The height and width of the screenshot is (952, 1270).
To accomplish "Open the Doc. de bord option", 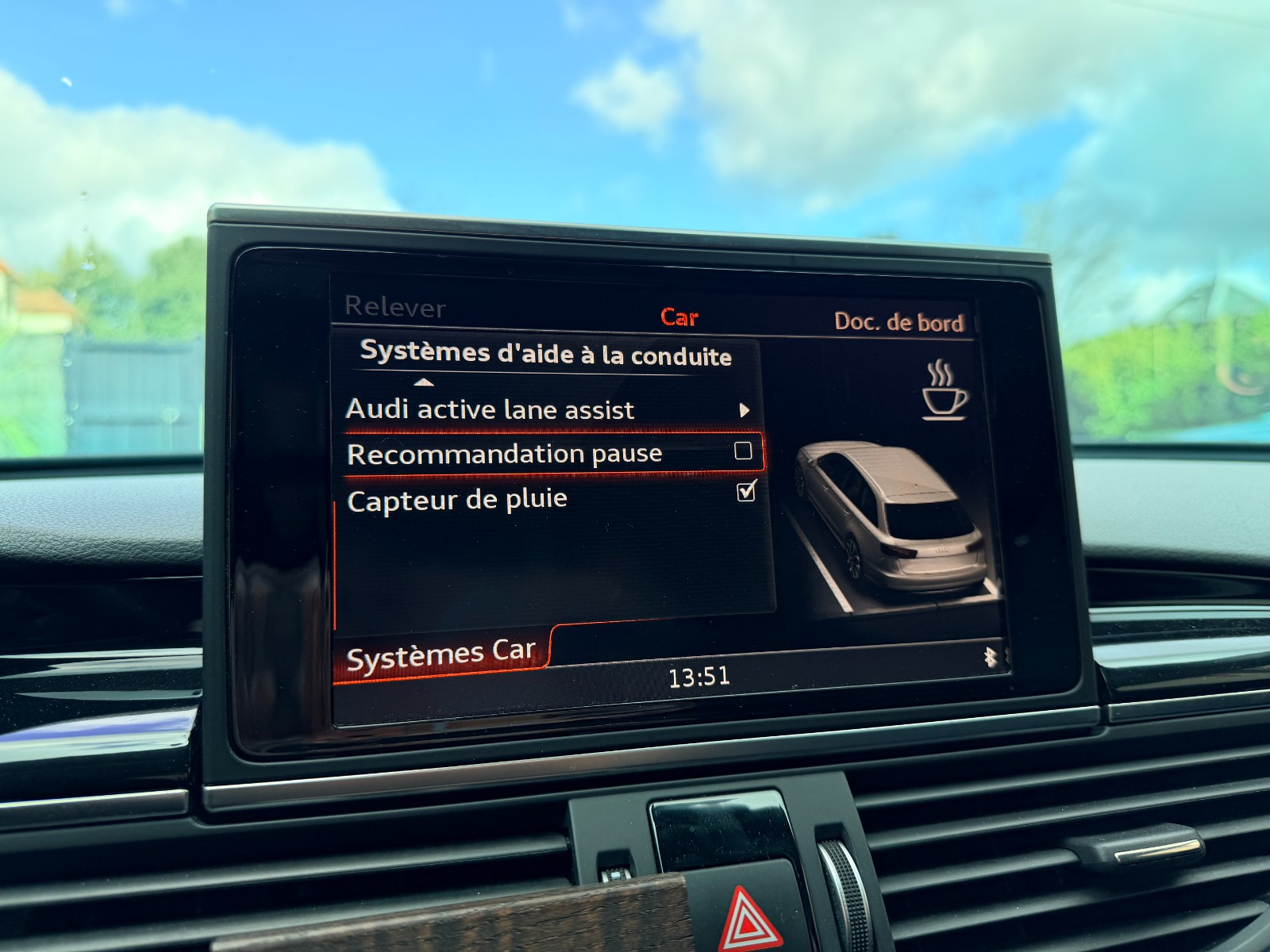I will pyautogui.click(x=899, y=321).
